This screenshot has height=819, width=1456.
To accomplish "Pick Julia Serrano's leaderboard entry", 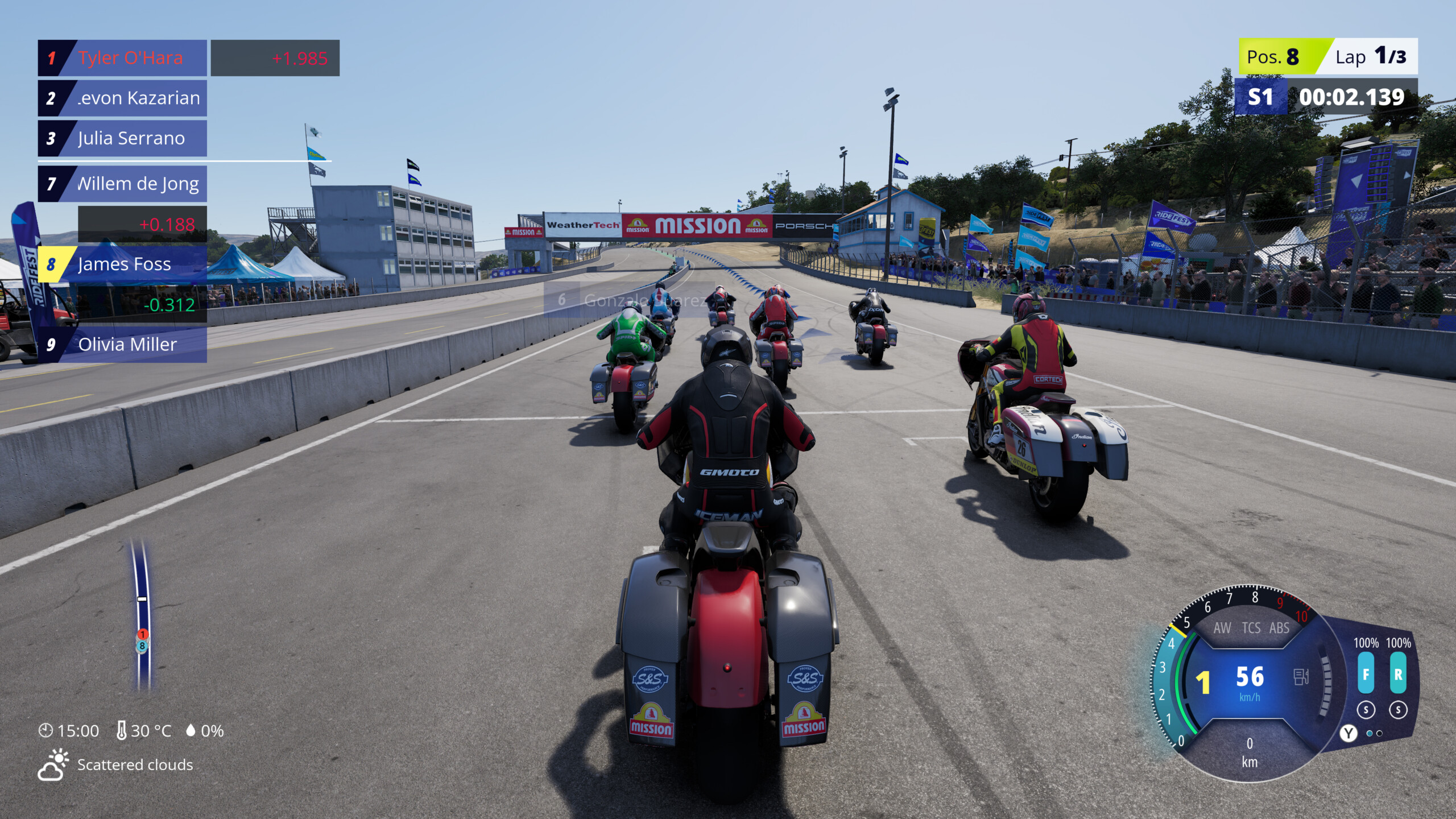I will (122, 138).
